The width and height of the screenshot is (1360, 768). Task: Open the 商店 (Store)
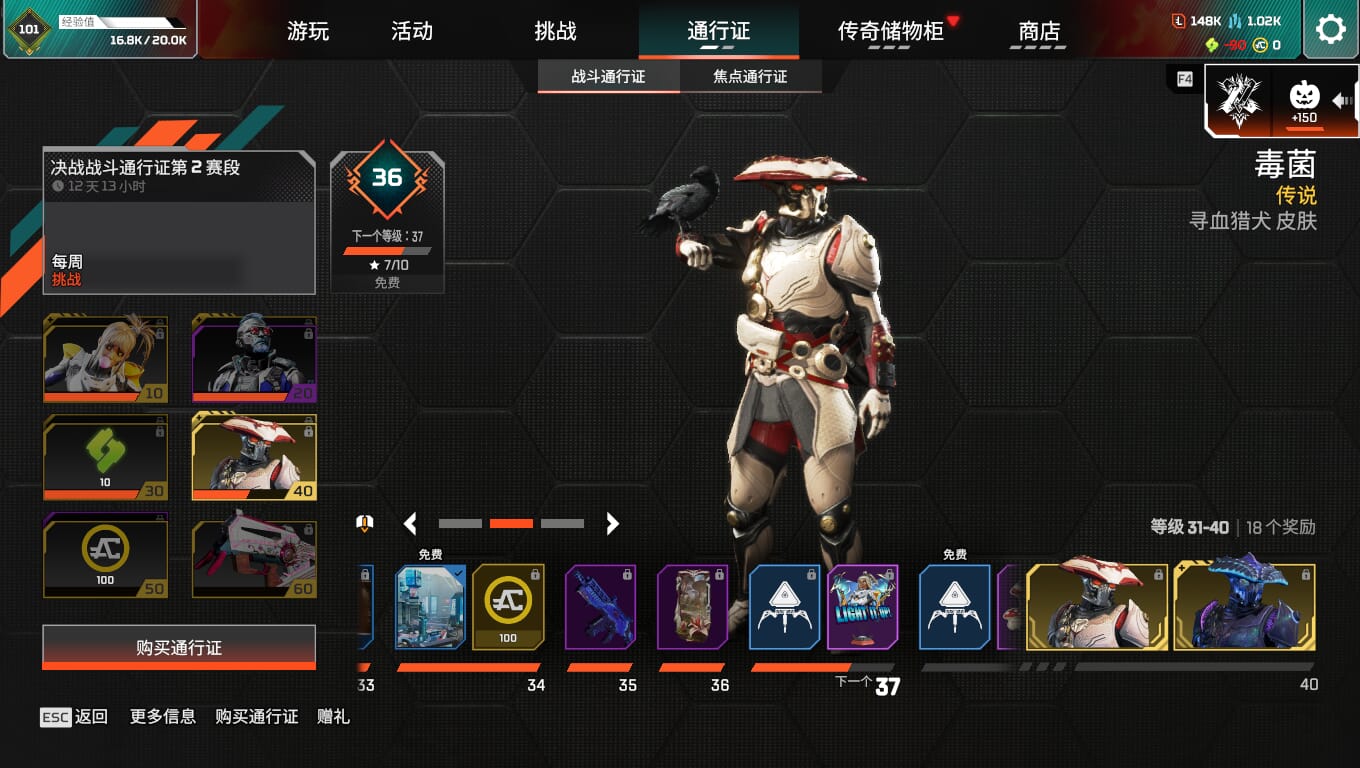pos(1039,31)
